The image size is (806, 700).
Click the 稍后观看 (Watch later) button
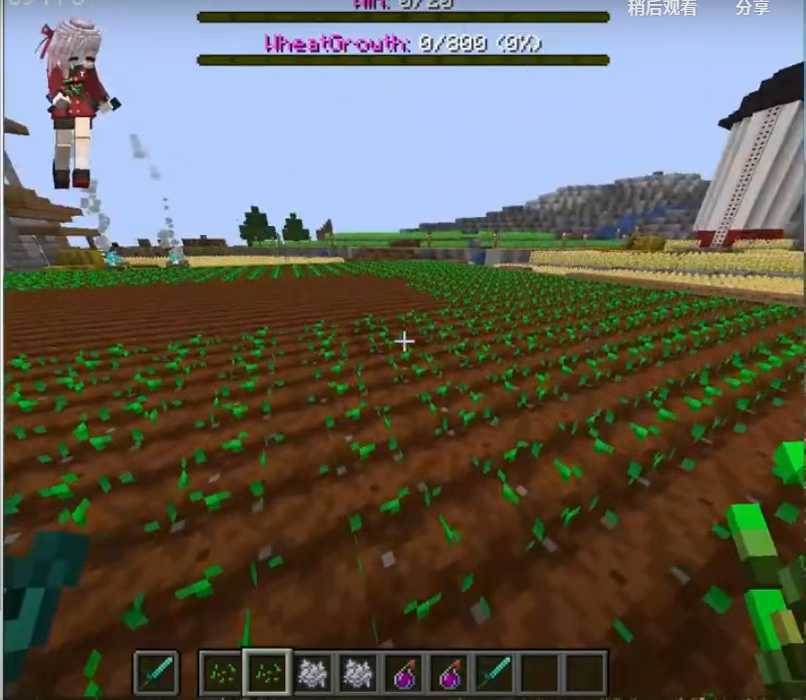click(x=662, y=8)
